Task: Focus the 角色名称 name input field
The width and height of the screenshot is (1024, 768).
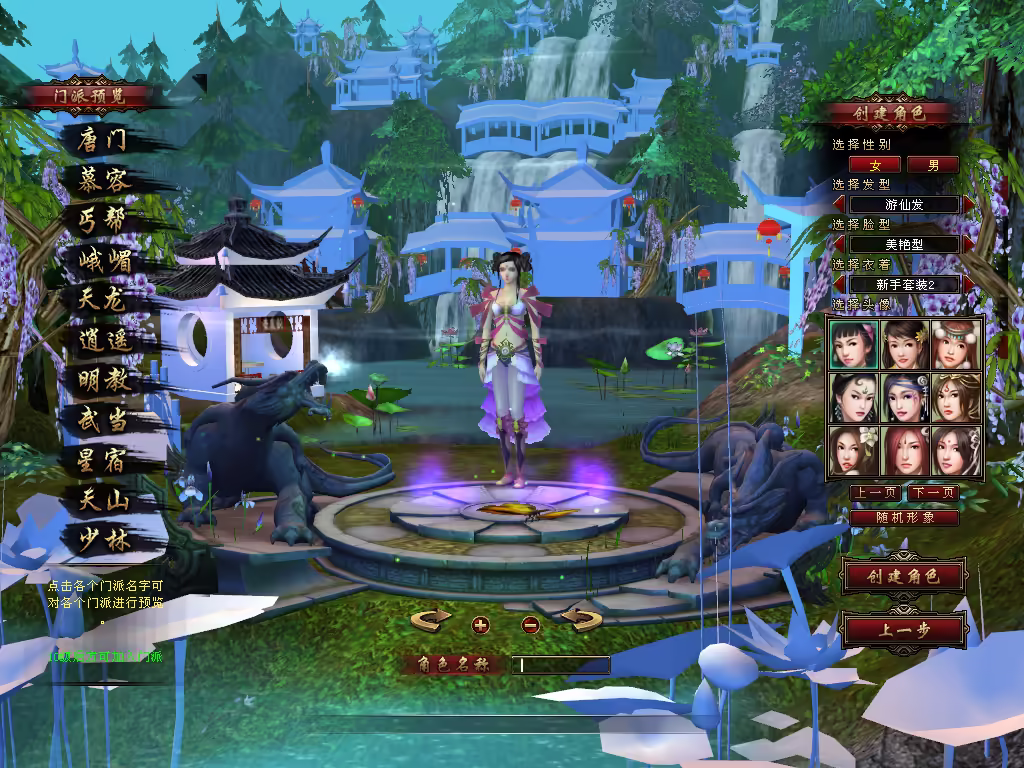Action: click(x=560, y=665)
